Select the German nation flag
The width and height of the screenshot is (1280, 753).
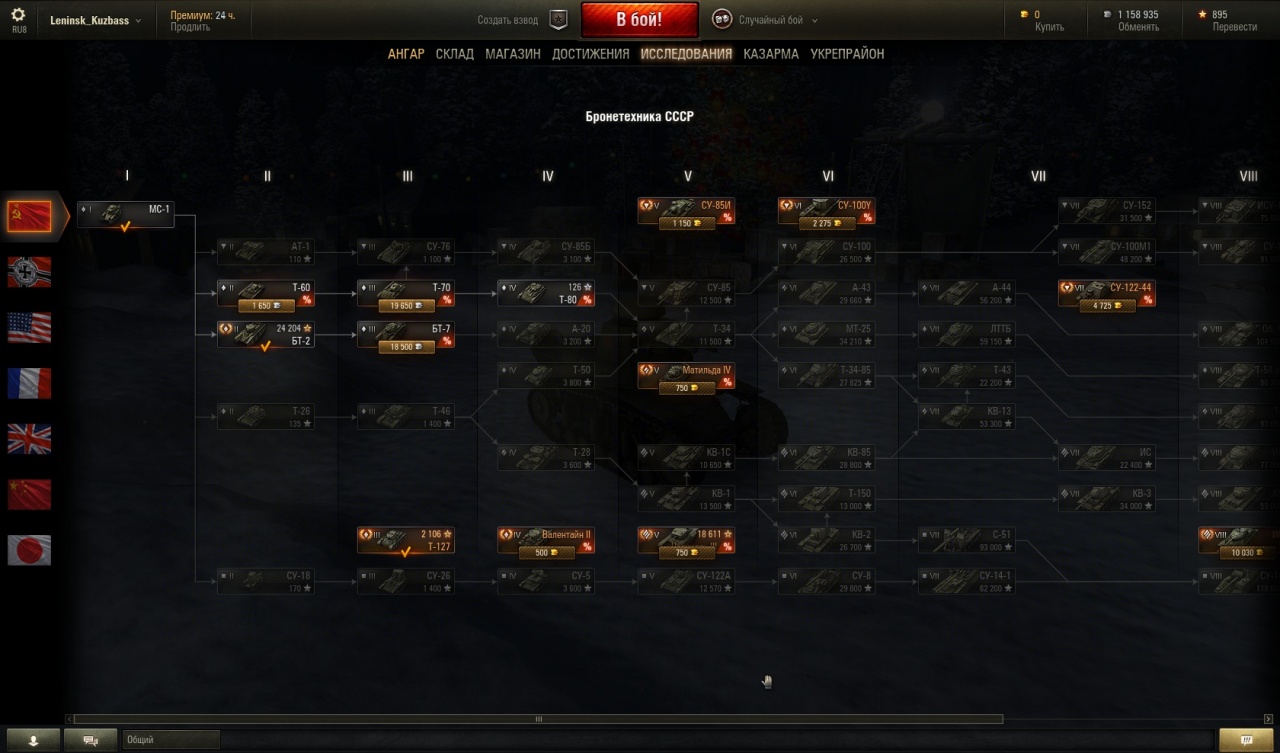coord(29,272)
